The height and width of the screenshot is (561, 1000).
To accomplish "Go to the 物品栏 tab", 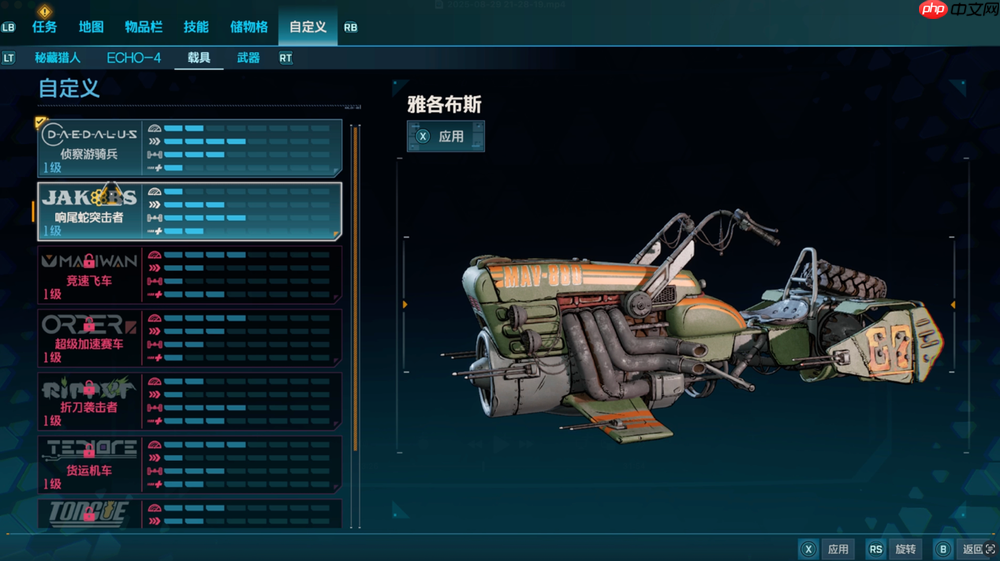I will (x=144, y=27).
